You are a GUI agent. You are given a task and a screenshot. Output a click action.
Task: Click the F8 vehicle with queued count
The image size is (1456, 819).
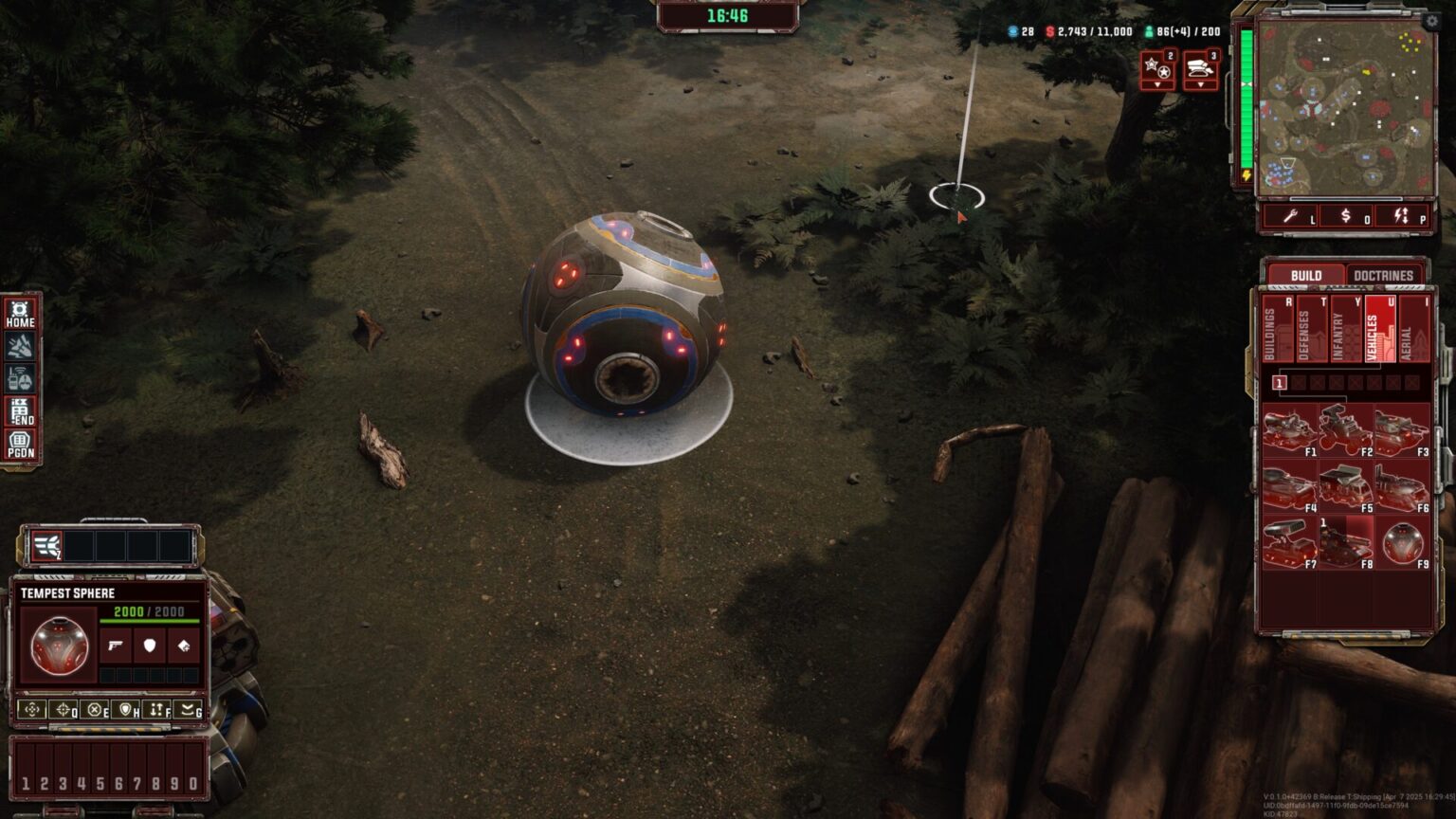(1345, 543)
